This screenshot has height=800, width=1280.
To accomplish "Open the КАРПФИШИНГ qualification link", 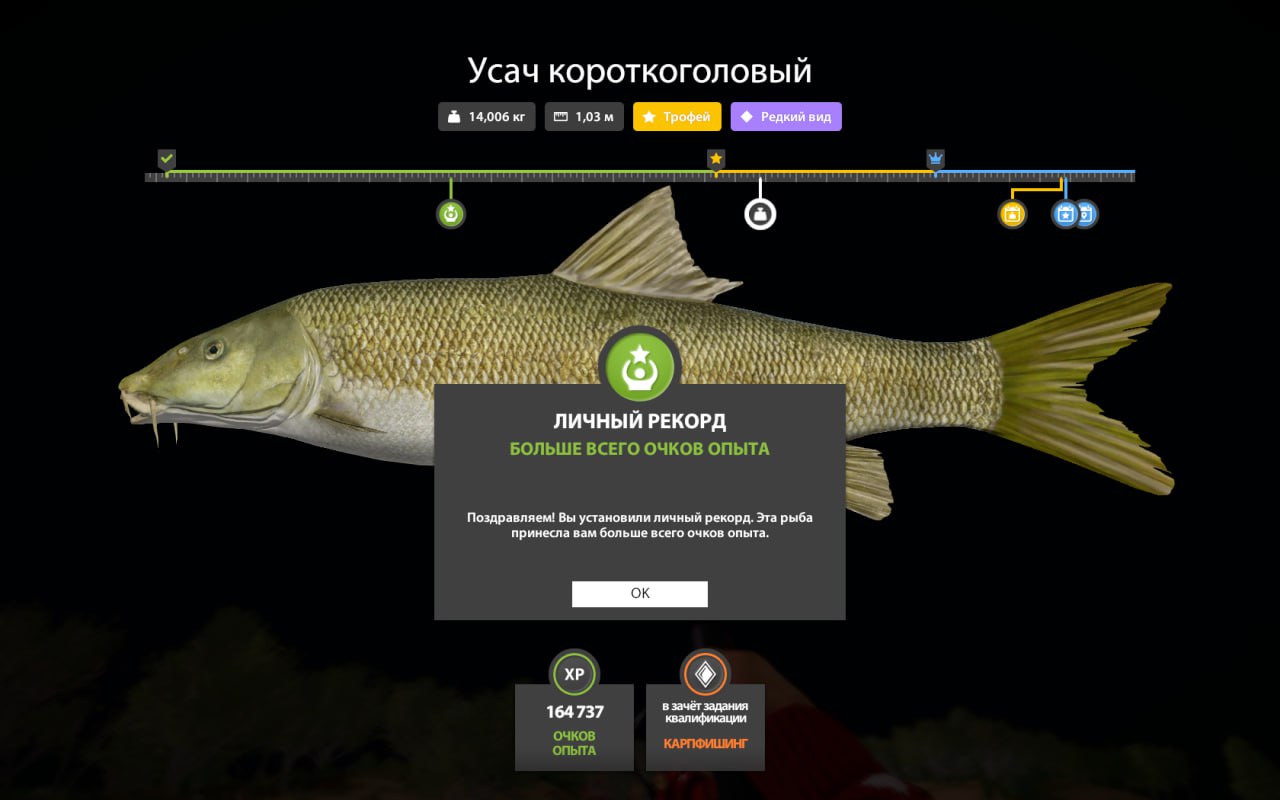I will [x=706, y=744].
